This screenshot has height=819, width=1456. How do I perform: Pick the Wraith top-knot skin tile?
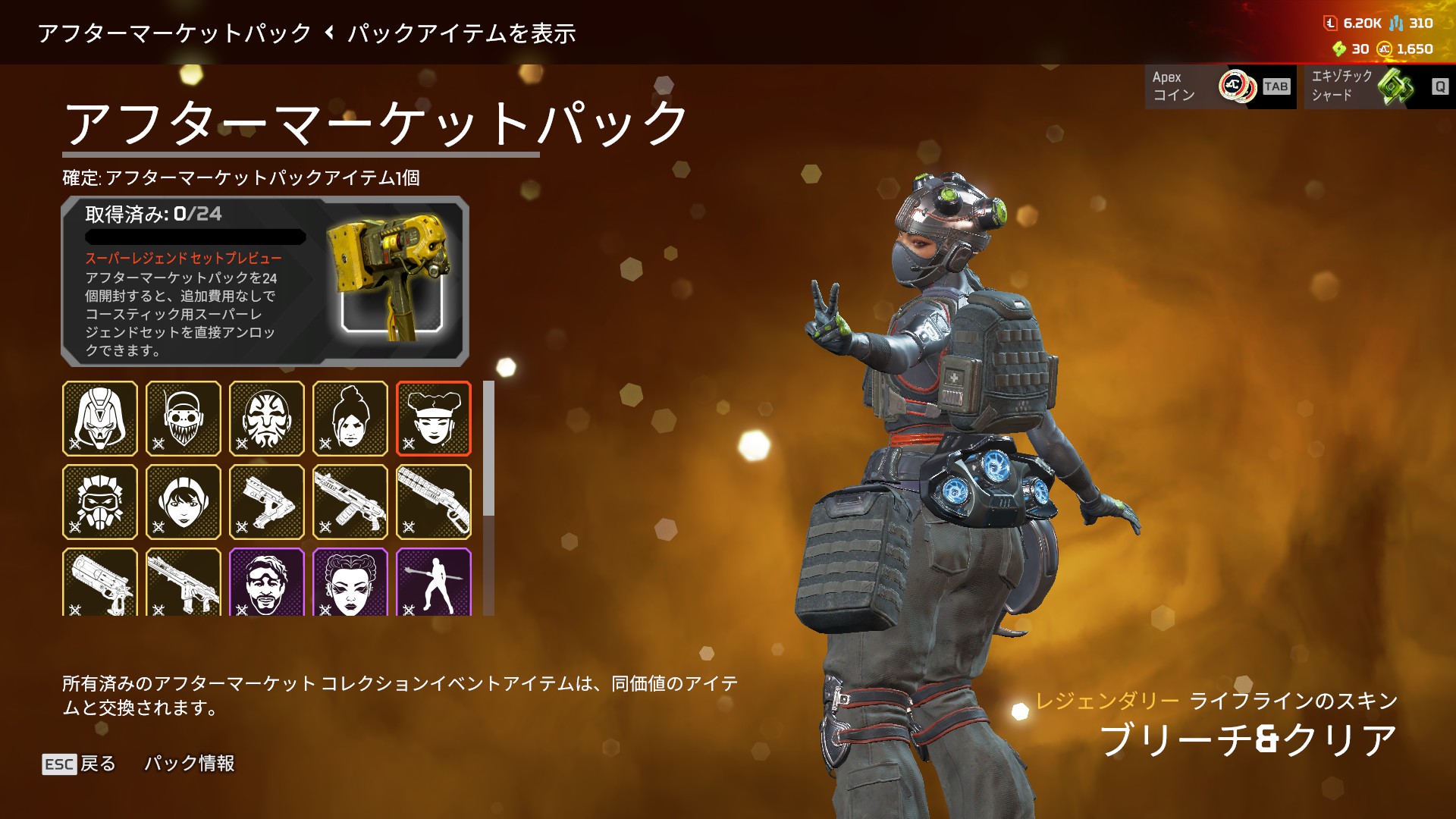click(350, 419)
